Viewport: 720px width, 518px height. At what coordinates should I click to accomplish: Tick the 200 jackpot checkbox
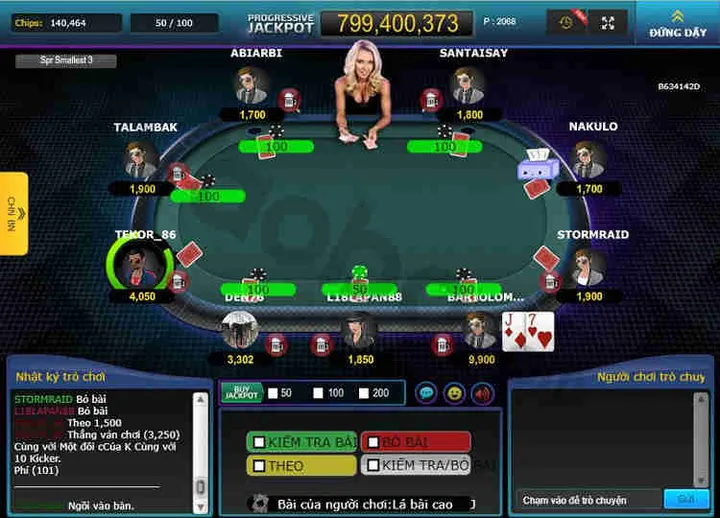tap(364, 393)
